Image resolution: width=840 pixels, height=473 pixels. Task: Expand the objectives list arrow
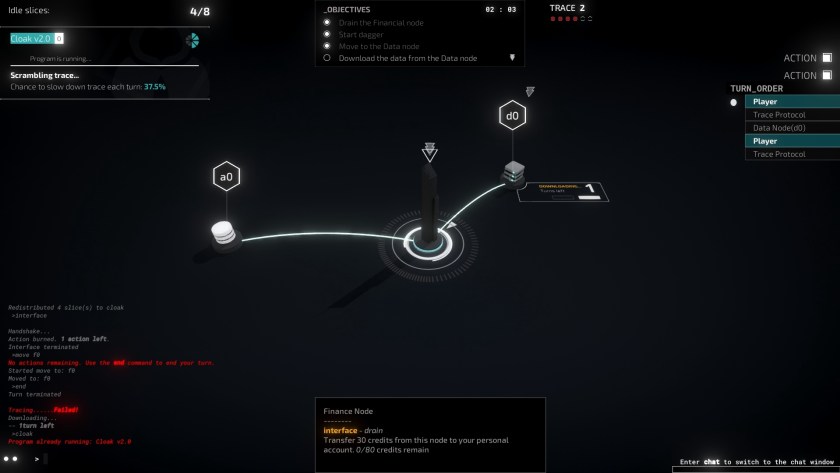point(512,58)
